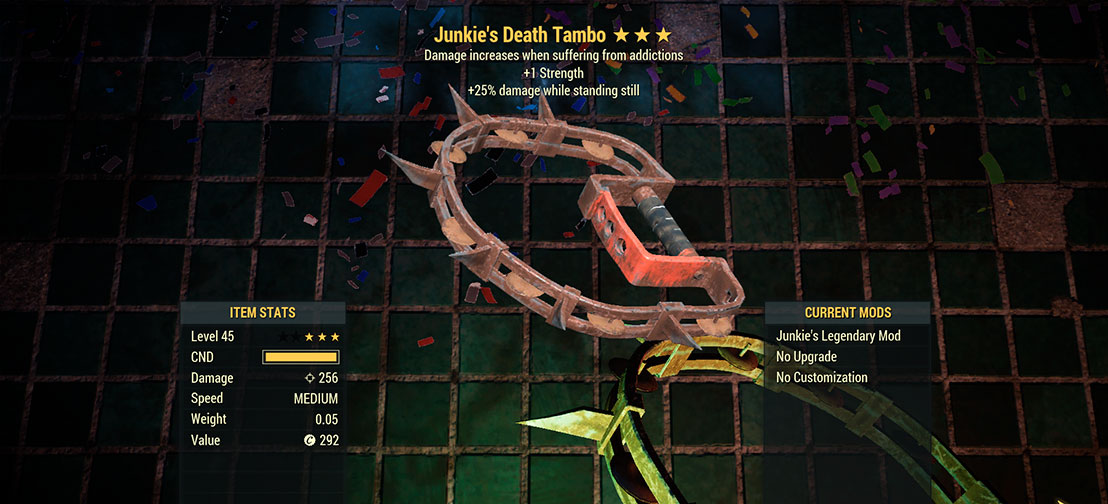Select the No Customization mod row

[821, 378]
